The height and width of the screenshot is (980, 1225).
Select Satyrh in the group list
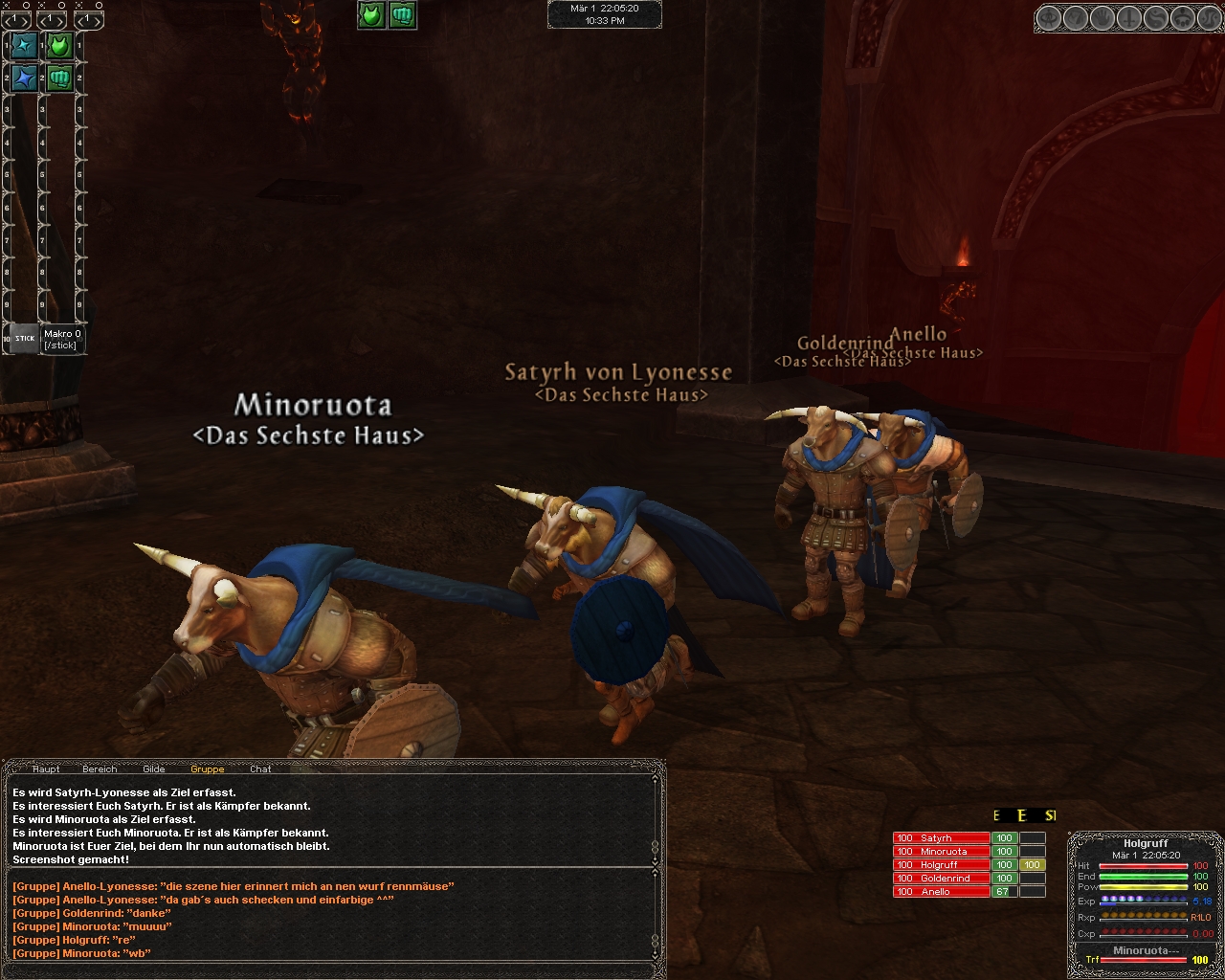click(941, 838)
